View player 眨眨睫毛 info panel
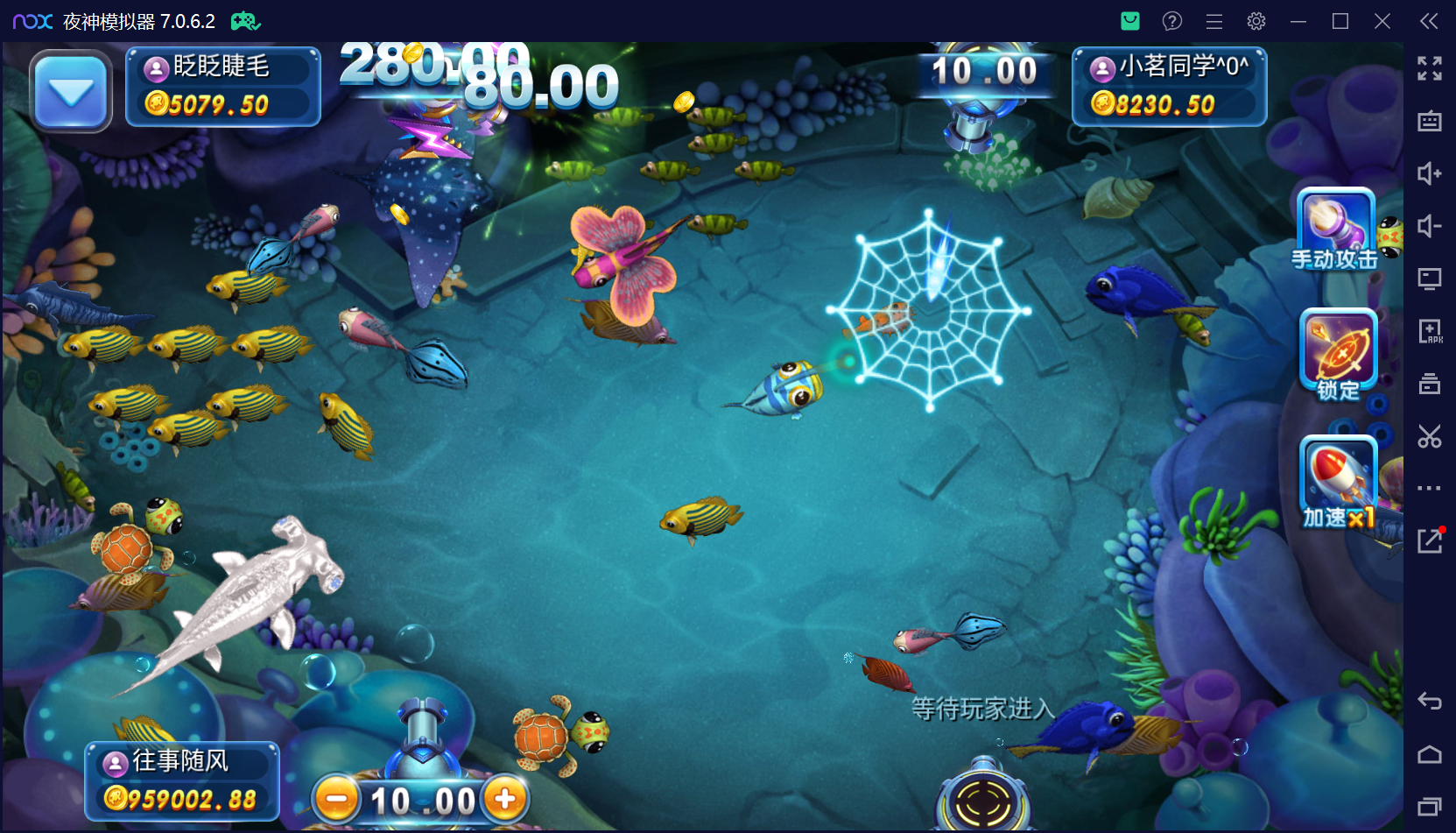The image size is (1456, 833). click(x=223, y=87)
